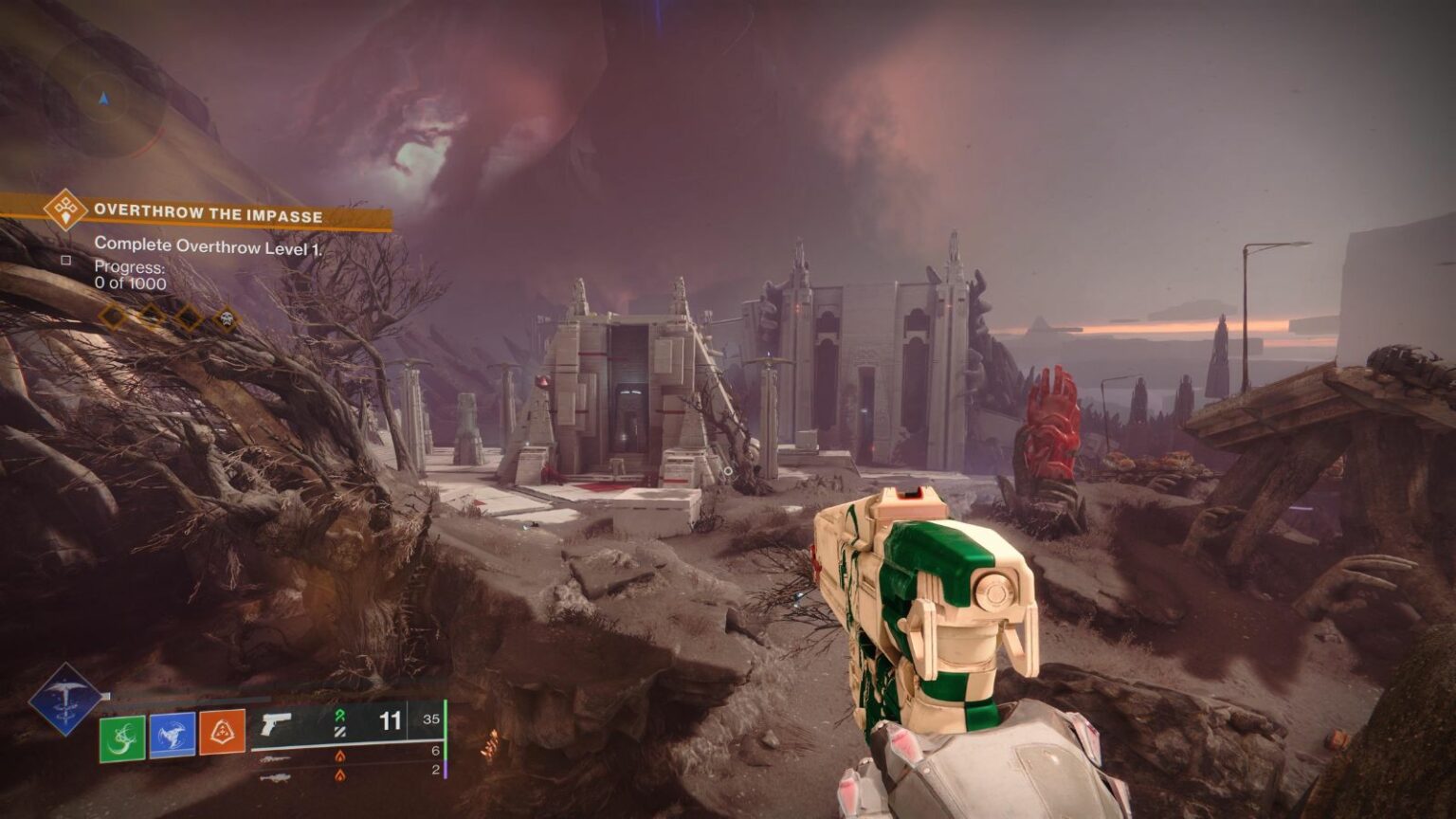
Task: Click the diamond quest icon on the Overthrow banner
Action: (x=65, y=209)
